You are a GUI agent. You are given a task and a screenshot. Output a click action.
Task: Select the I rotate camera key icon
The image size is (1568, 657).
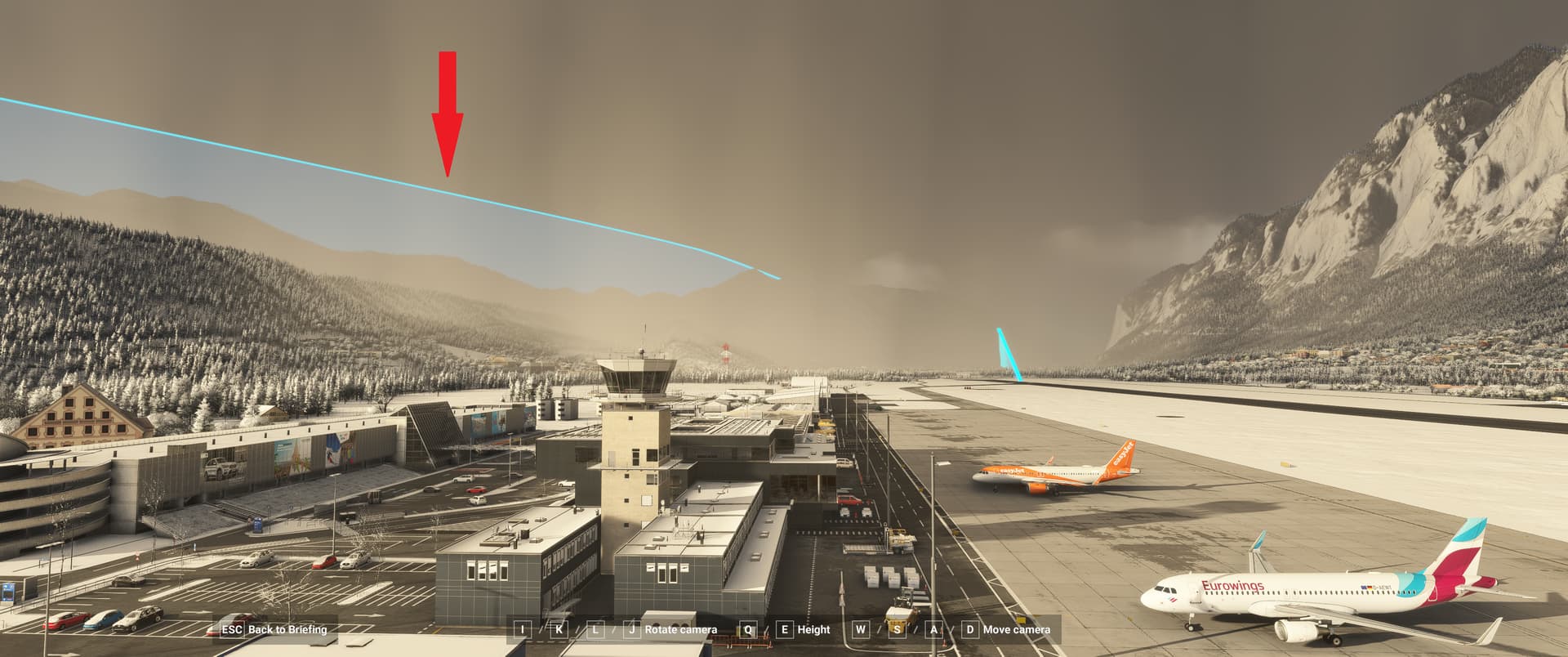pyautogui.click(x=522, y=630)
